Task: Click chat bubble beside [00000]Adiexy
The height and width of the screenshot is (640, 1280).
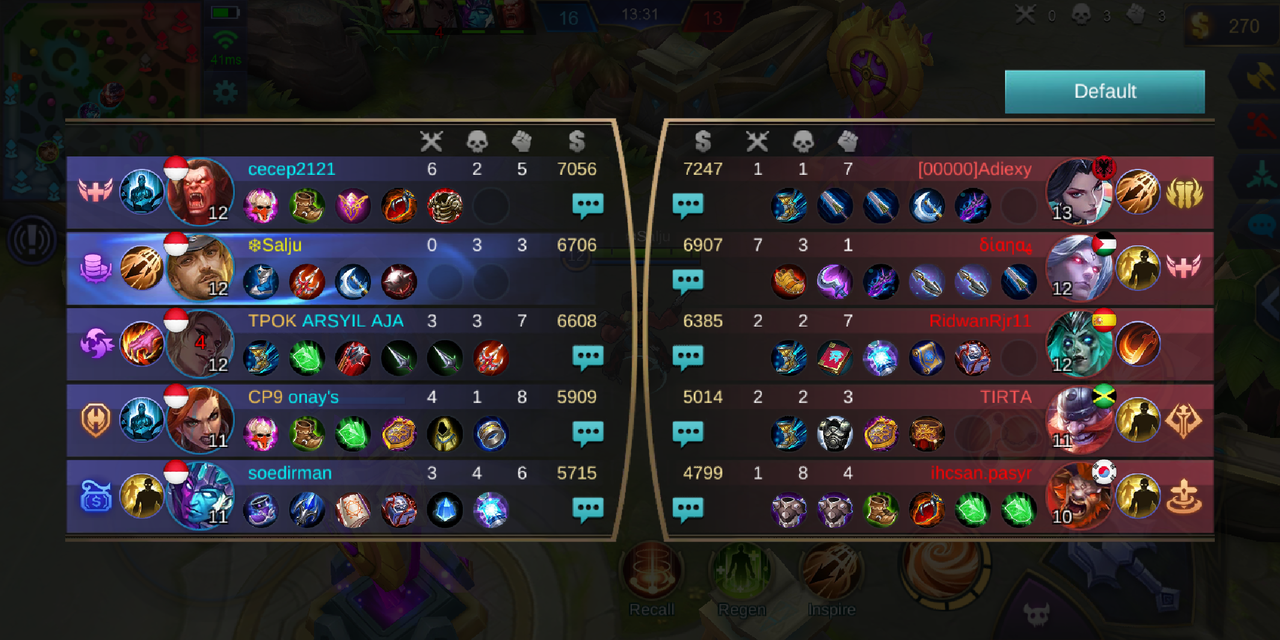Action: 688,206
